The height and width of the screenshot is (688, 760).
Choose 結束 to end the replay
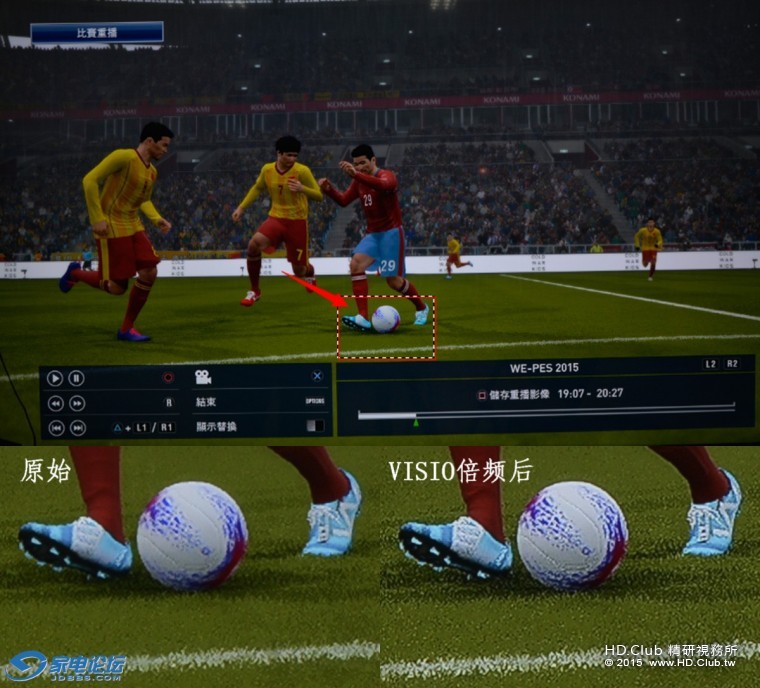pyautogui.click(x=206, y=402)
